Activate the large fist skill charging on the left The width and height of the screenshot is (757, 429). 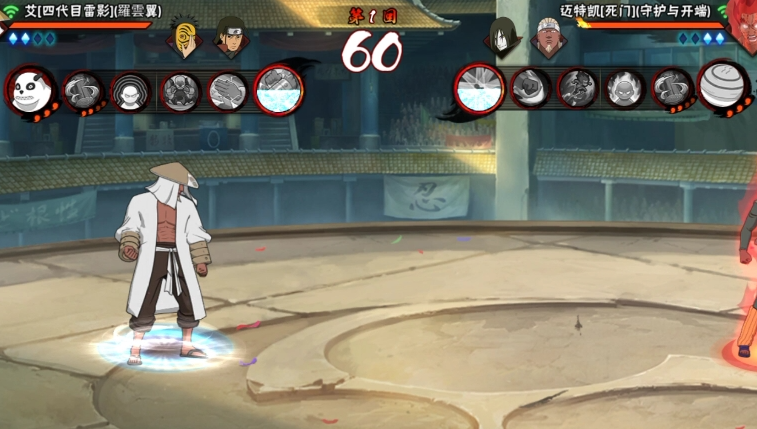point(278,90)
